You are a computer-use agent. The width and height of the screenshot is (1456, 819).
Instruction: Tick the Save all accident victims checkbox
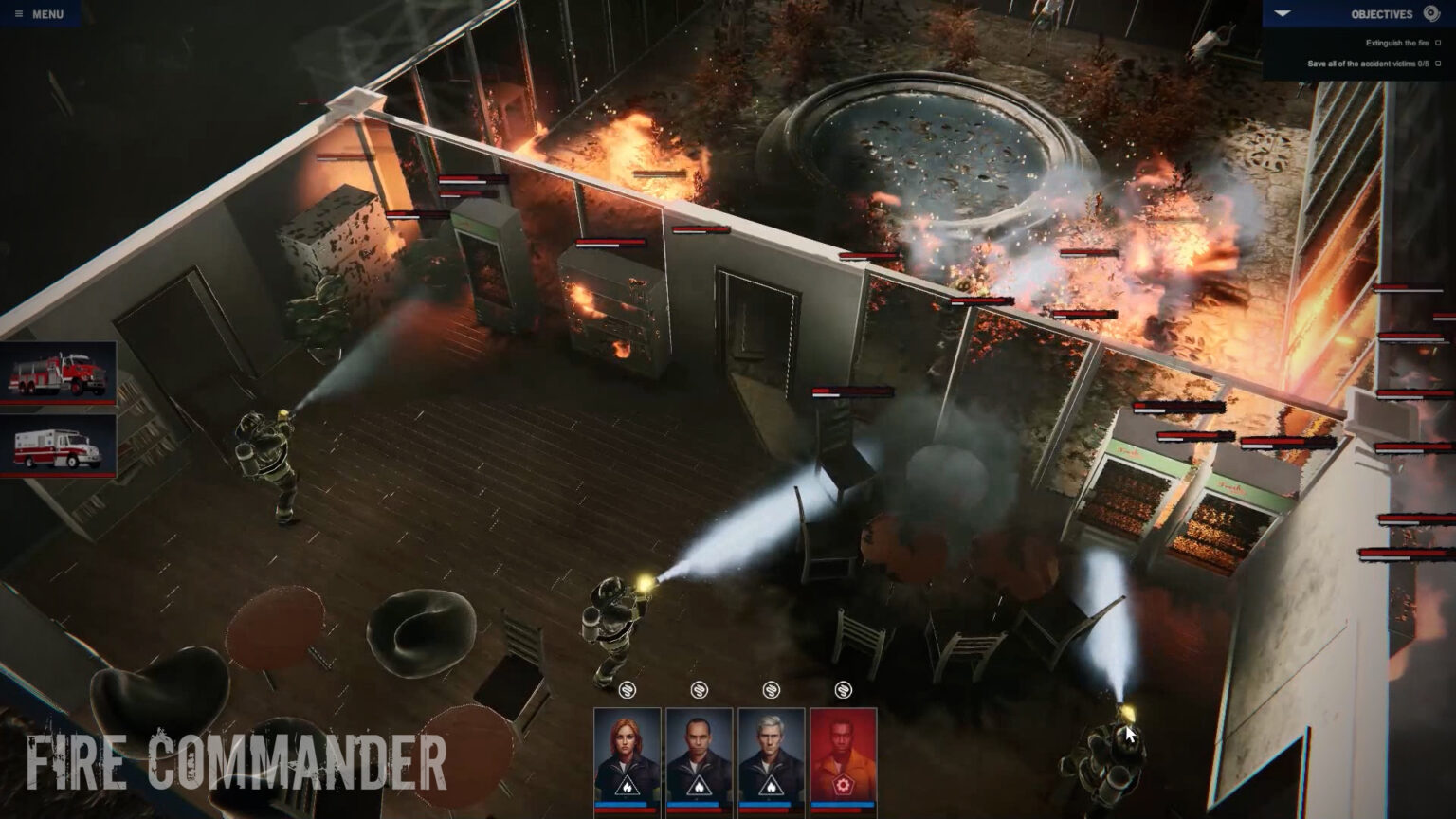click(1439, 64)
